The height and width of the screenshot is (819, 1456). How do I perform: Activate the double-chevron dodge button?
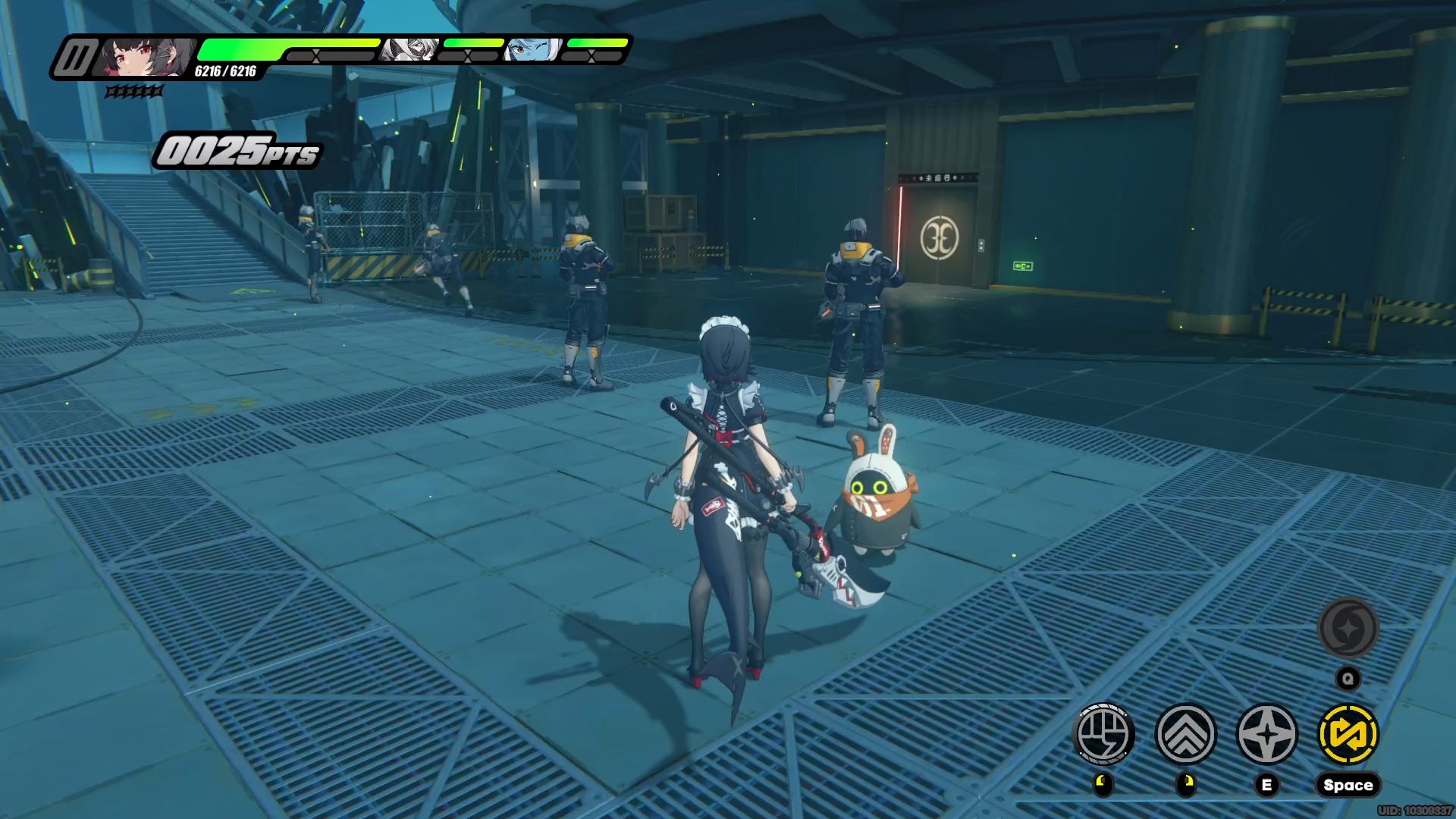click(x=1186, y=734)
